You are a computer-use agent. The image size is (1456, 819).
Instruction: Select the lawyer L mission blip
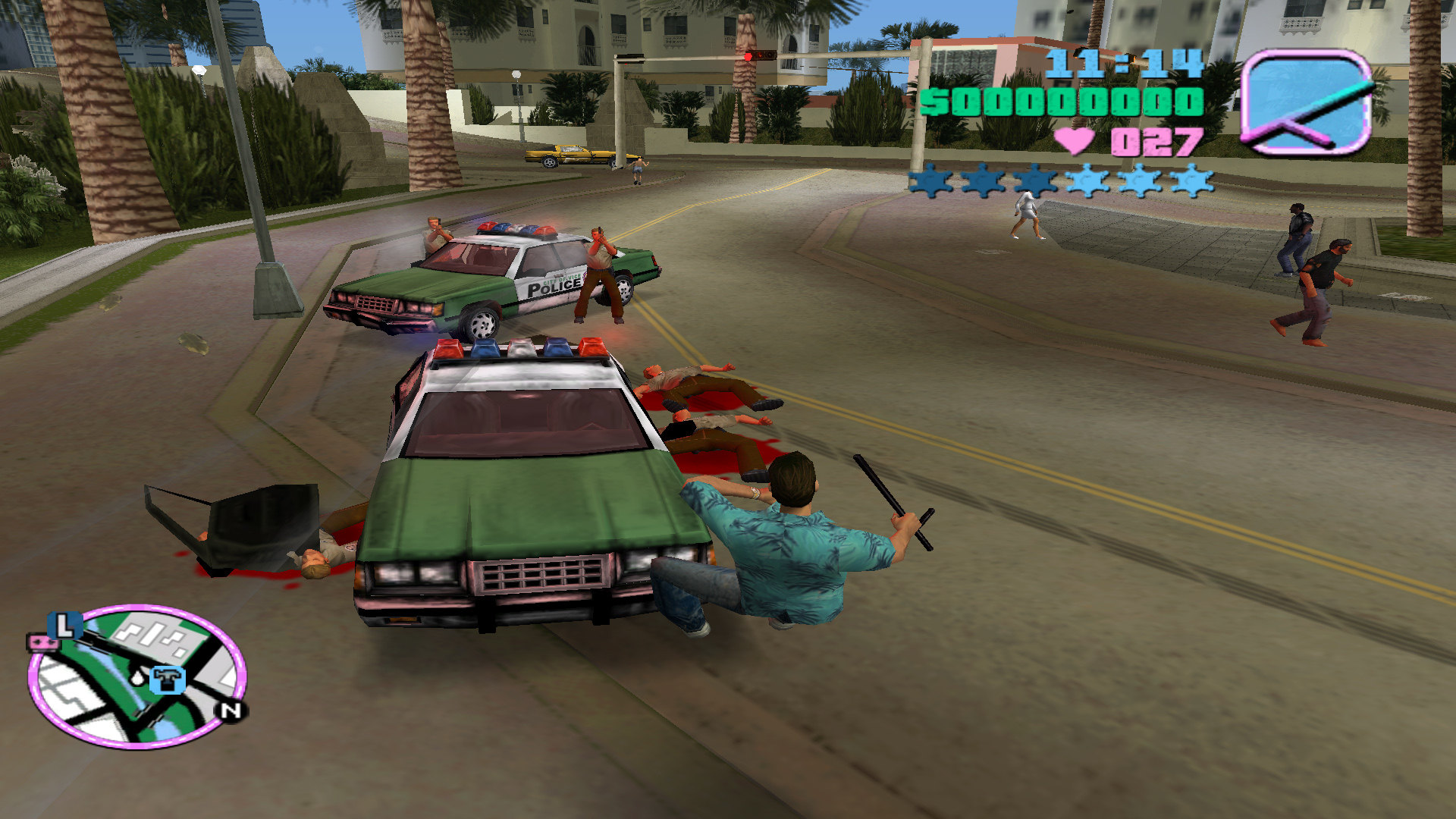[65, 626]
